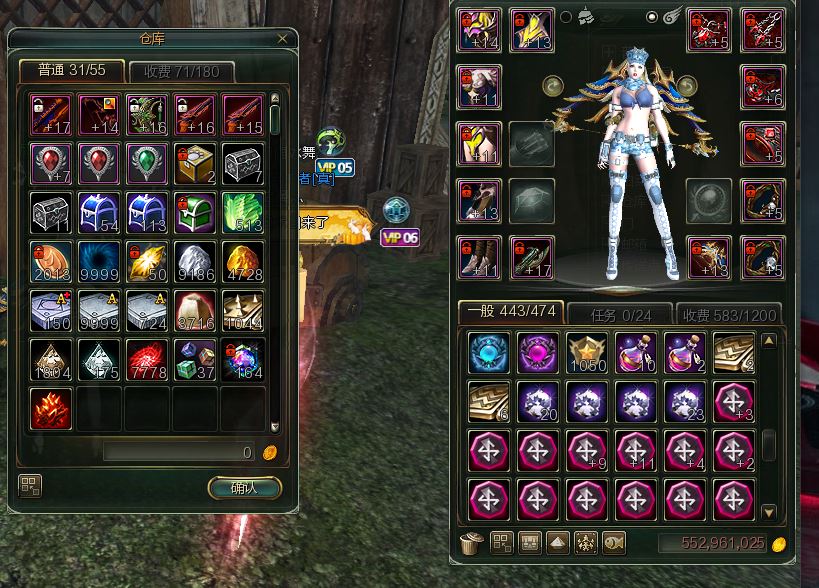Select the +17 weapon in the warehouse
Image resolution: width=819 pixels, height=588 pixels.
tap(50, 115)
